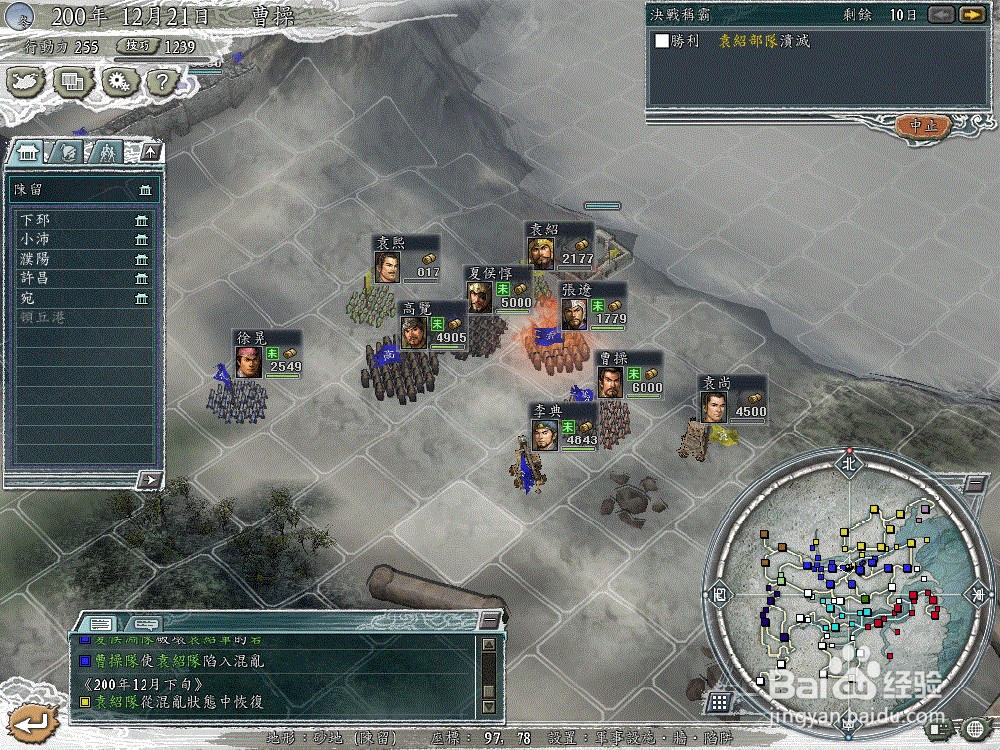Click the 中止 abort button
Screen dimensions: 1000x750
pos(922,126)
